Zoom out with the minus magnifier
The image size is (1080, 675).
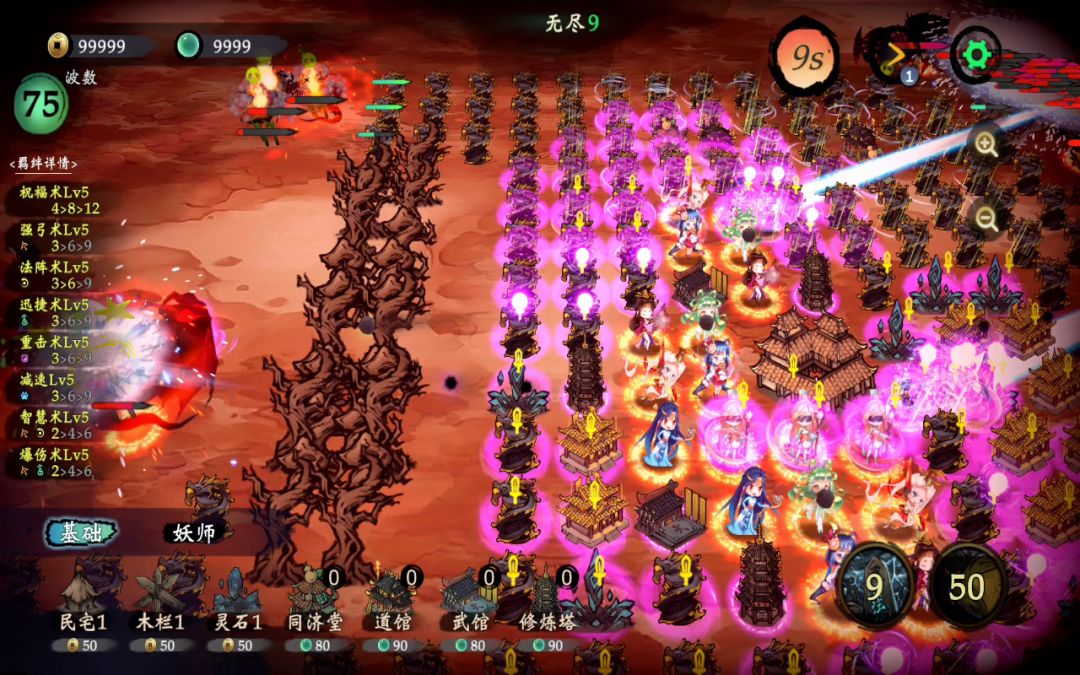point(986,220)
